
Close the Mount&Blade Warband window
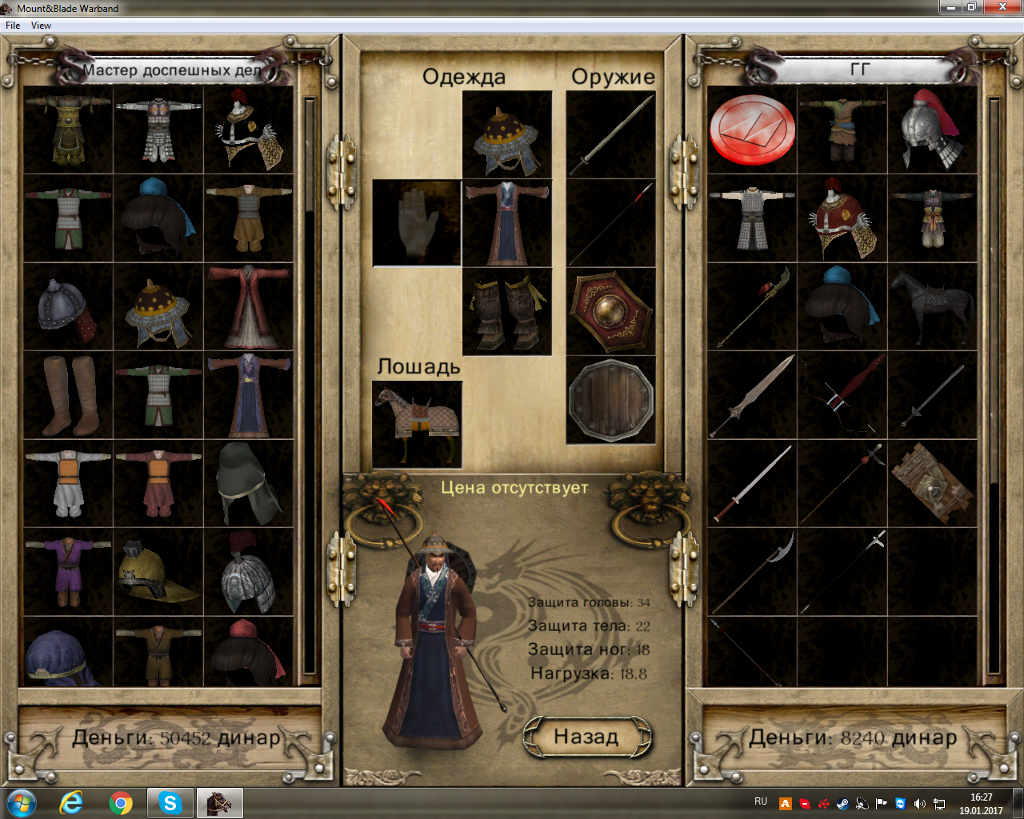(x=1000, y=8)
